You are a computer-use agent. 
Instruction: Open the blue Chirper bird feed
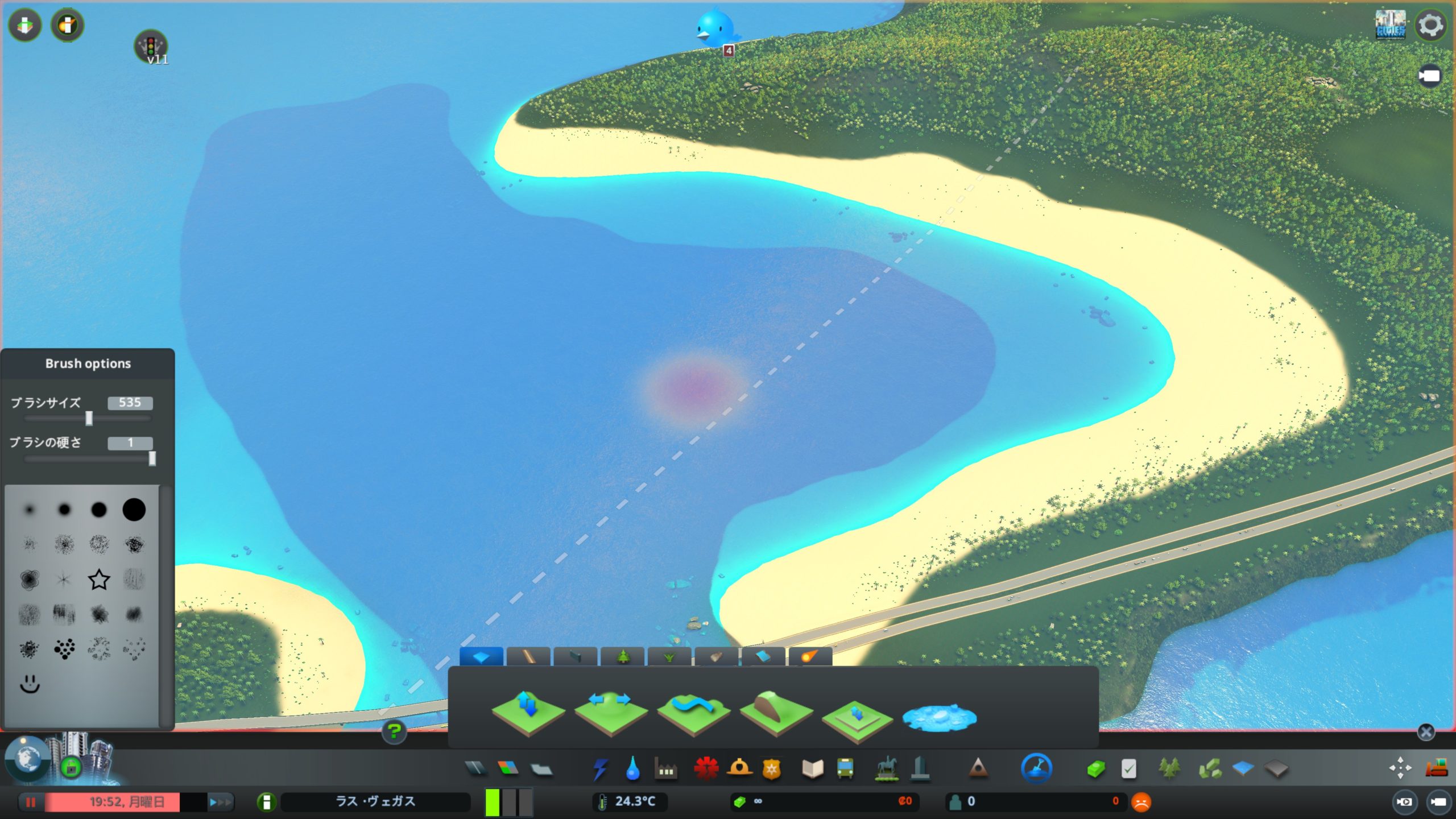coord(714,28)
